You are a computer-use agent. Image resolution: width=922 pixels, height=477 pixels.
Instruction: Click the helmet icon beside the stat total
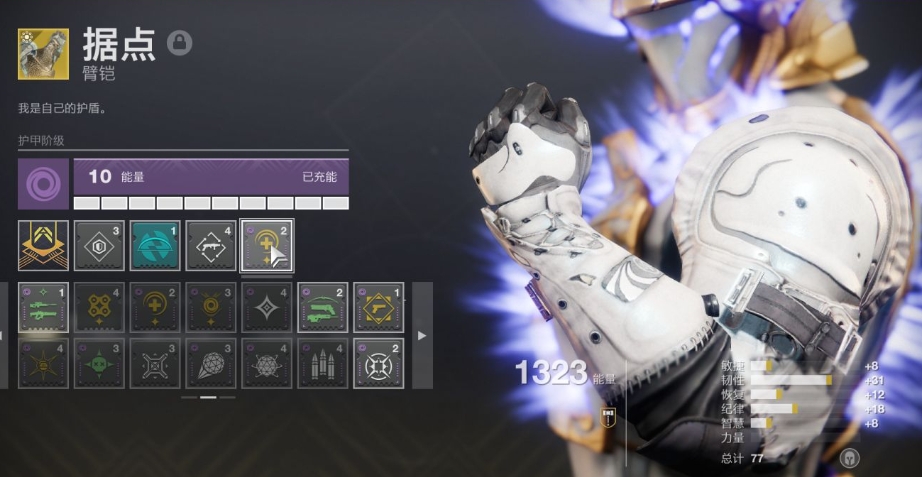click(850, 458)
